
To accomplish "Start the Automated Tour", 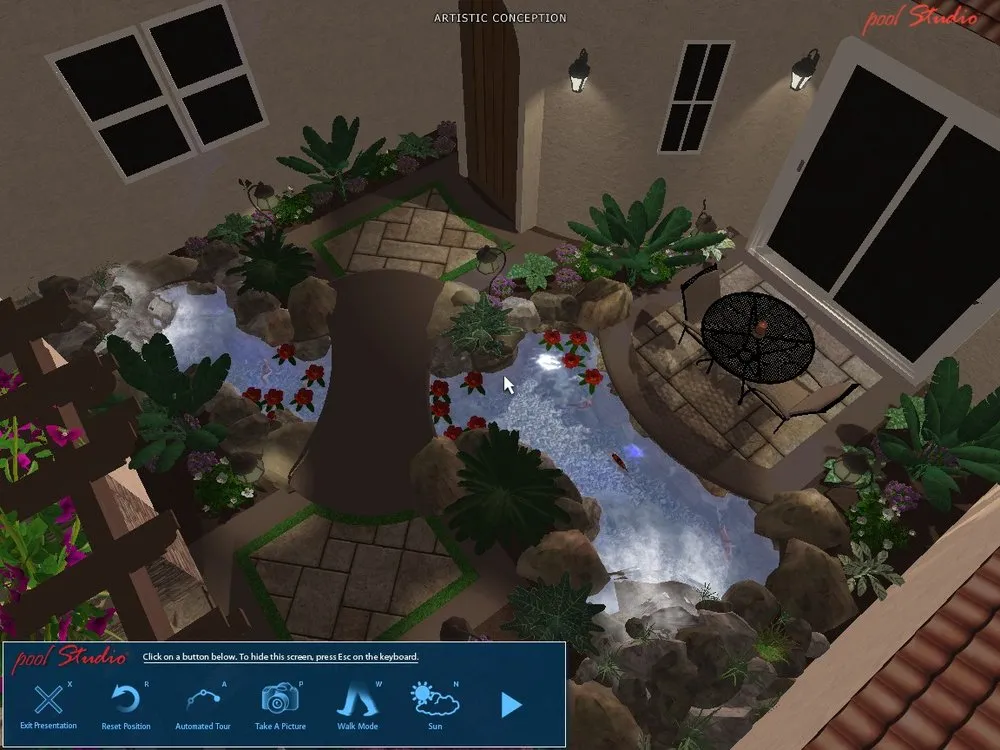I will 202,700.
